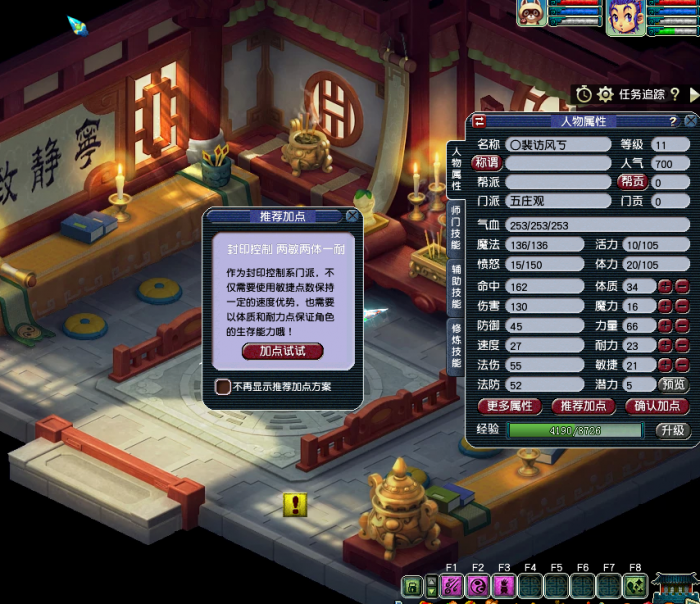Click the 推荐加点 button in the attribute panel
The width and height of the screenshot is (700, 604).
[x=583, y=406]
